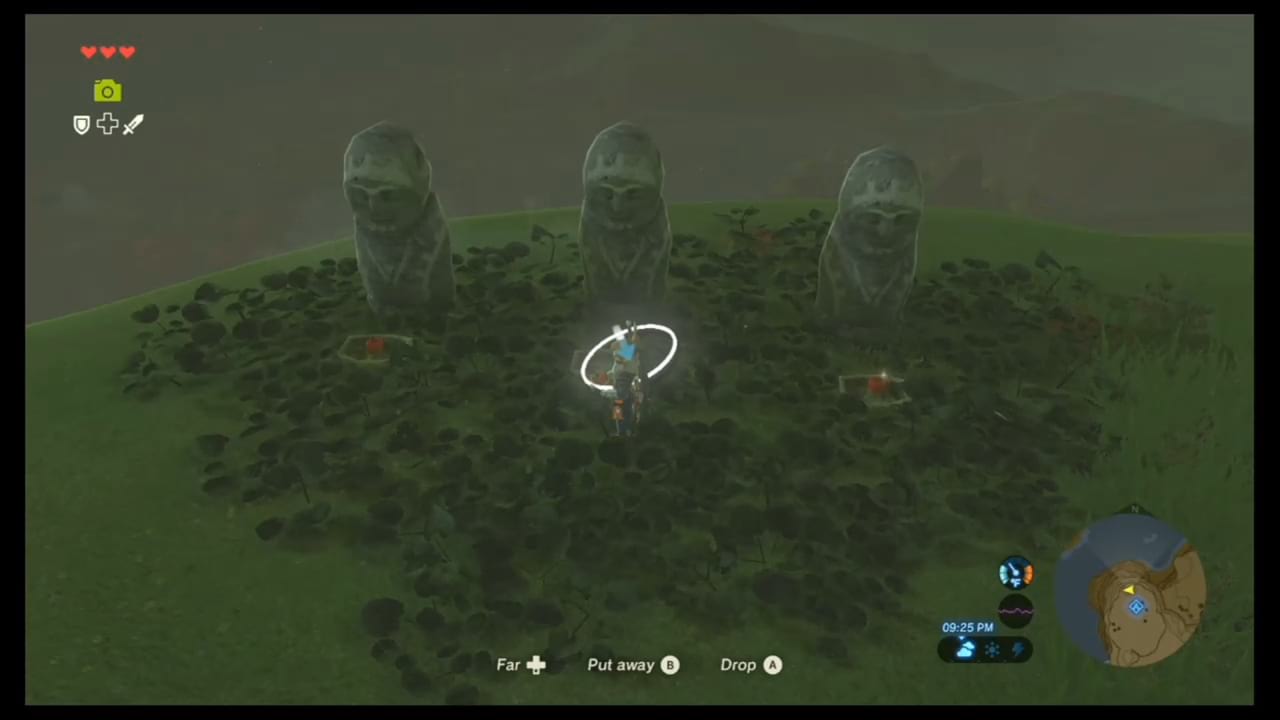1280x720 pixels.
Task: Click the cloudy weather icon
Action: (964, 650)
